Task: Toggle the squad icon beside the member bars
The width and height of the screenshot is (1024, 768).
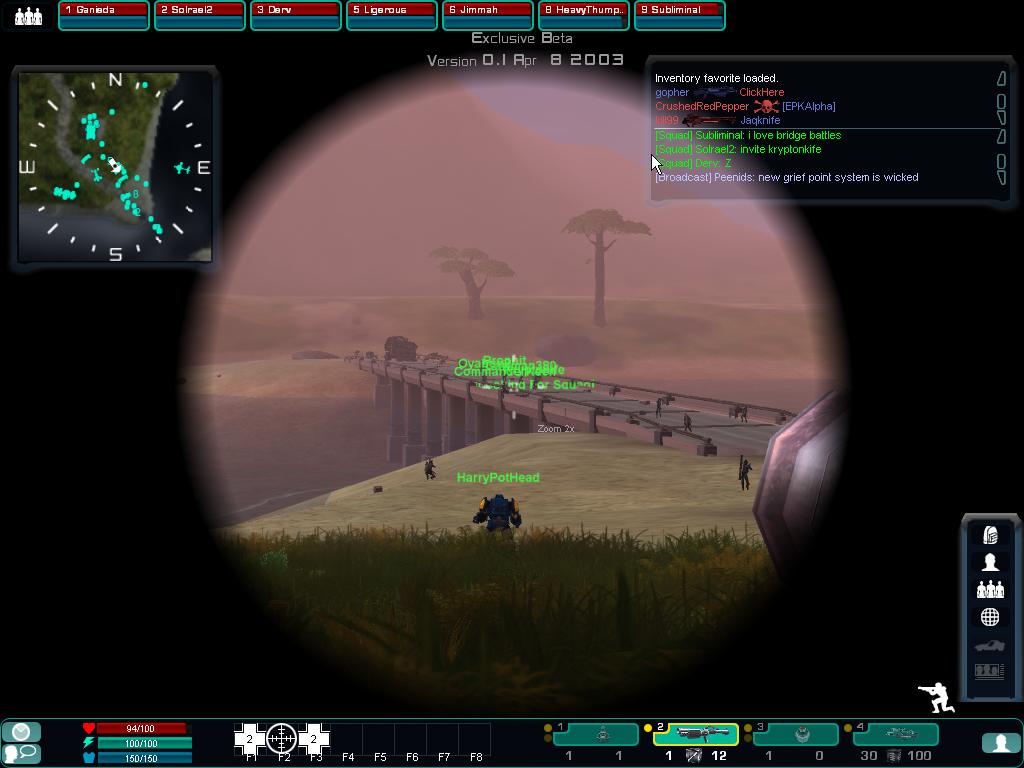Action: tap(28, 16)
